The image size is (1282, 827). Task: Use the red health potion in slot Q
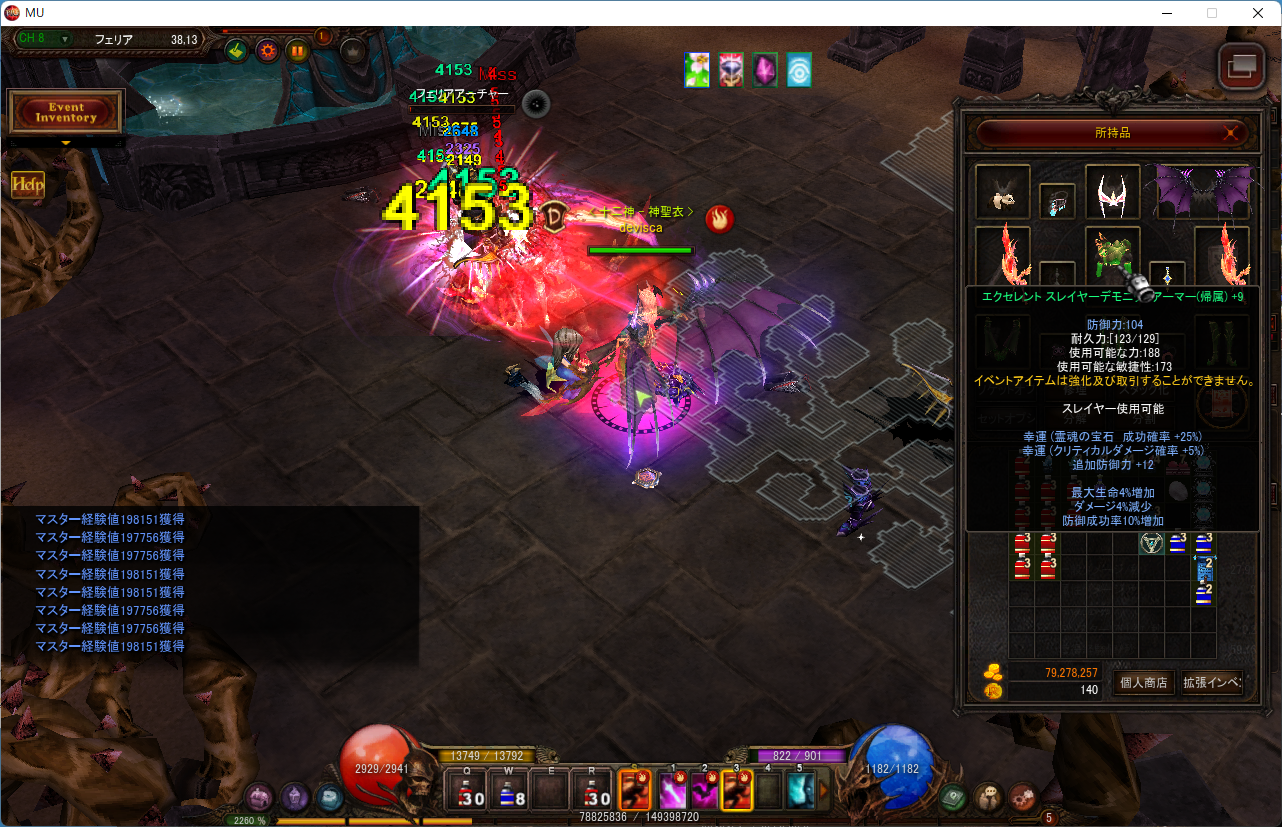click(x=472, y=791)
